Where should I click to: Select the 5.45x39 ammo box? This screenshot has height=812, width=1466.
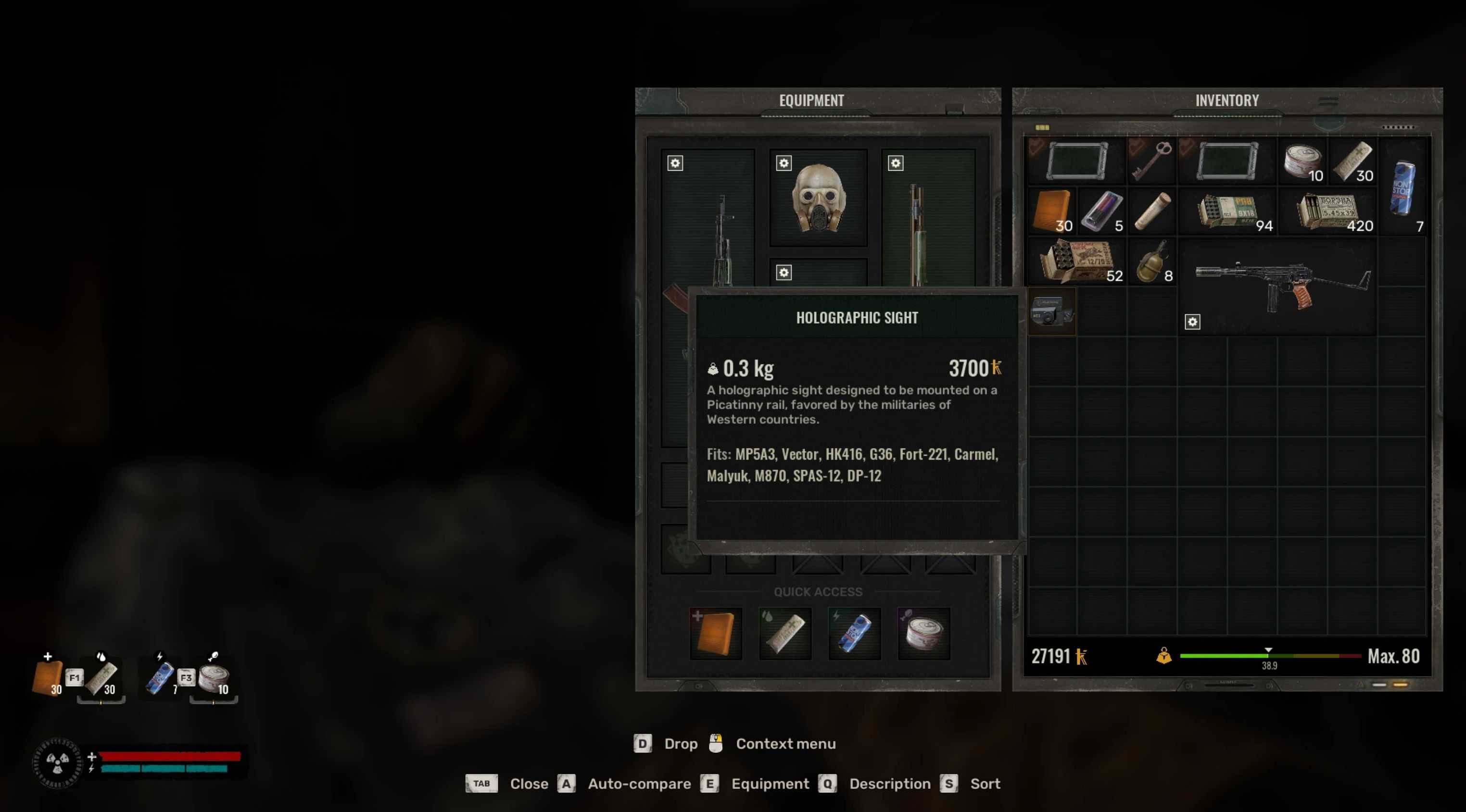1328,212
